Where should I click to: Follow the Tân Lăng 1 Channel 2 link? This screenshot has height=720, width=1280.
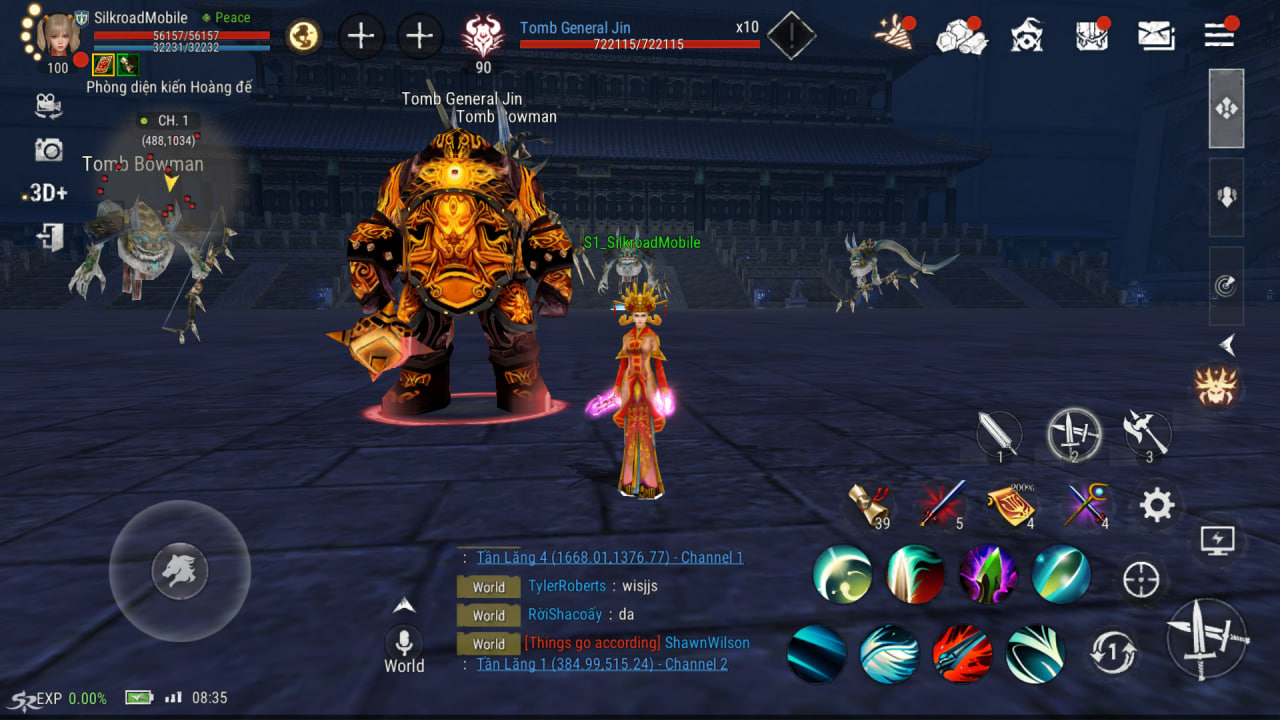click(x=602, y=664)
